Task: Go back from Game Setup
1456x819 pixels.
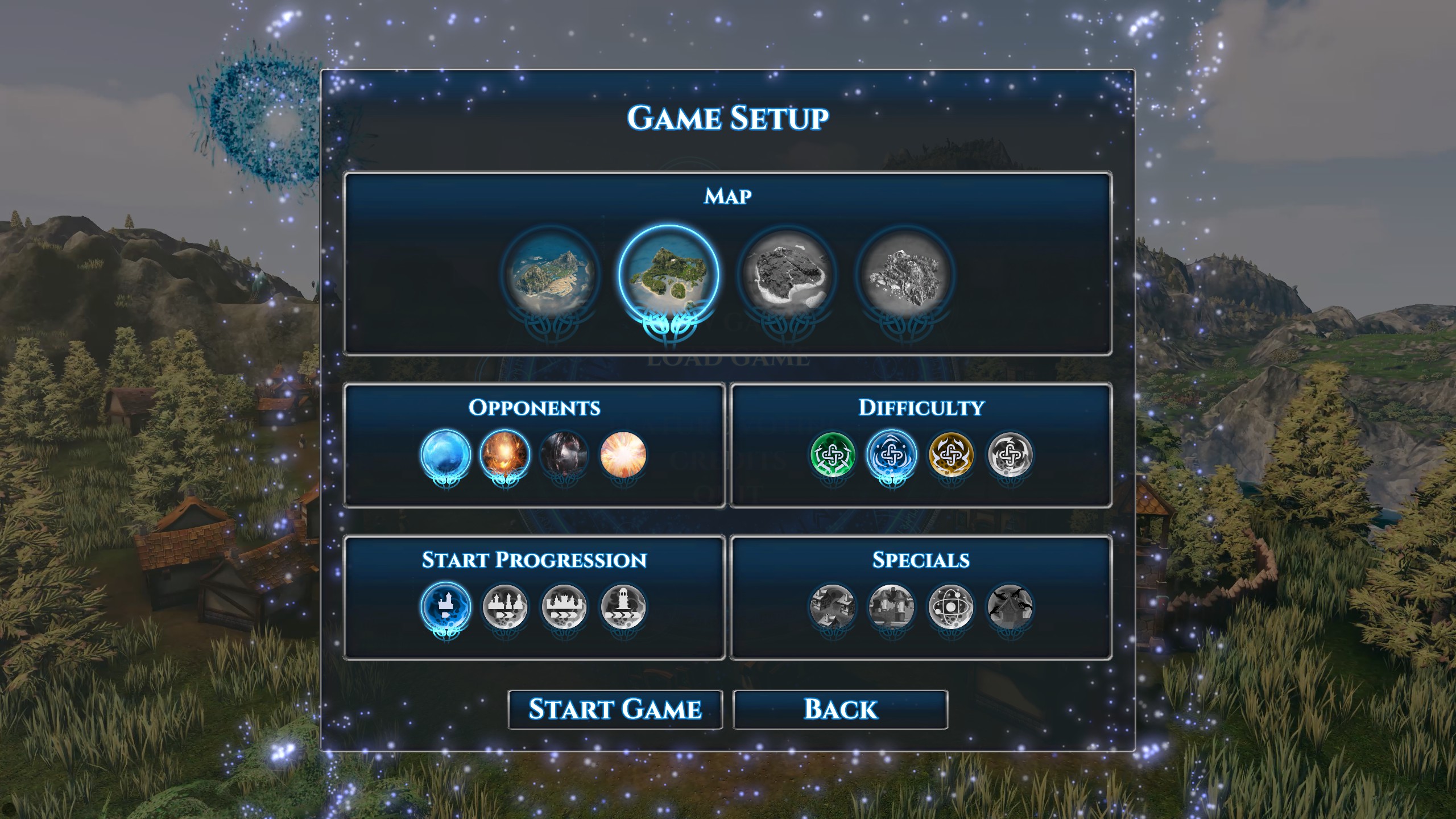Action: coord(840,709)
